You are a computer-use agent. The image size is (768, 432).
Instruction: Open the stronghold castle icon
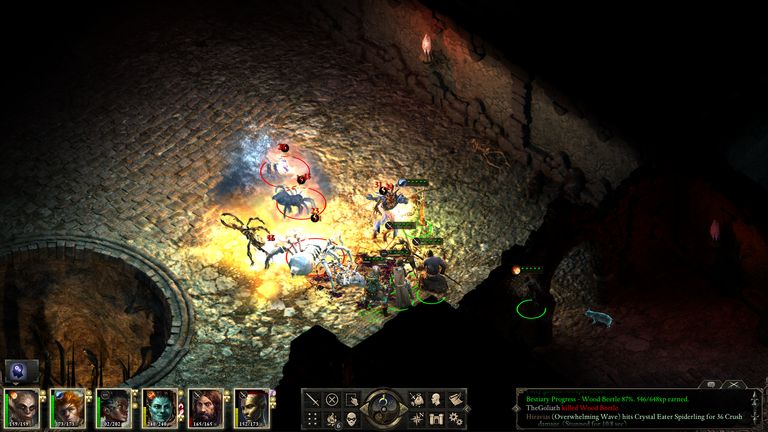coord(436,418)
